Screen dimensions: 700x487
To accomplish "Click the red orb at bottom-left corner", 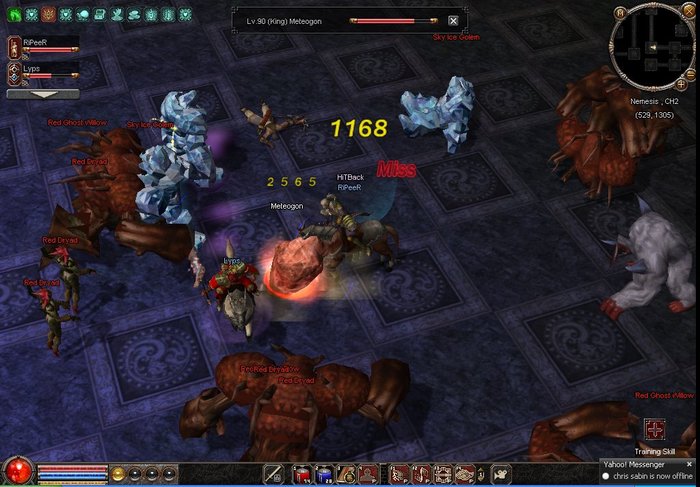I will pyautogui.click(x=16, y=471).
